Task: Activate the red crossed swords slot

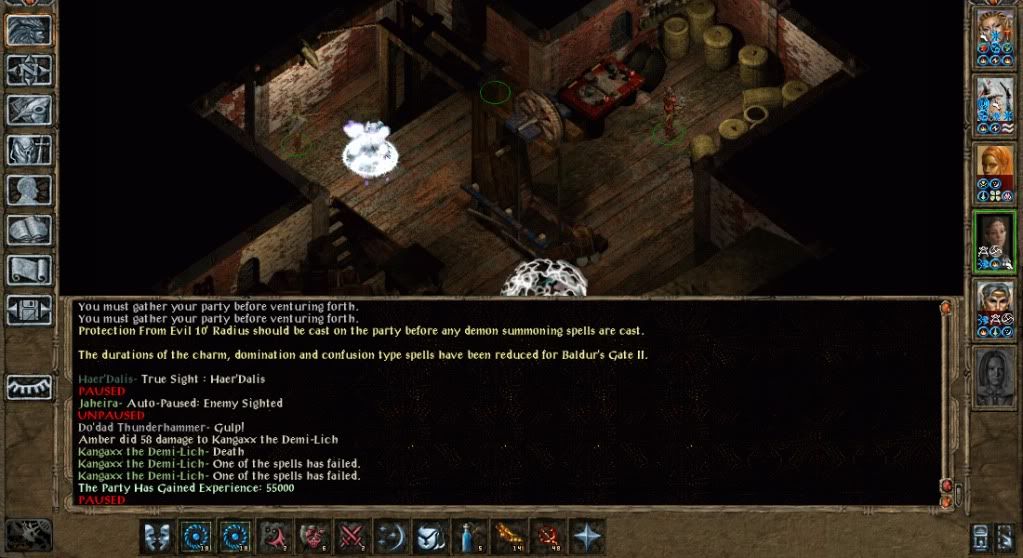Action: coord(351,536)
